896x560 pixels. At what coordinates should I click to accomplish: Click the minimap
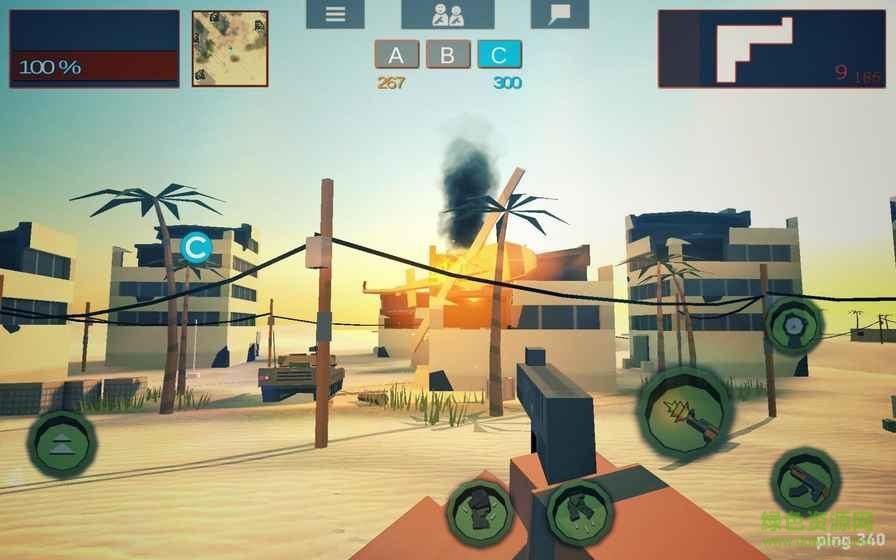230,48
